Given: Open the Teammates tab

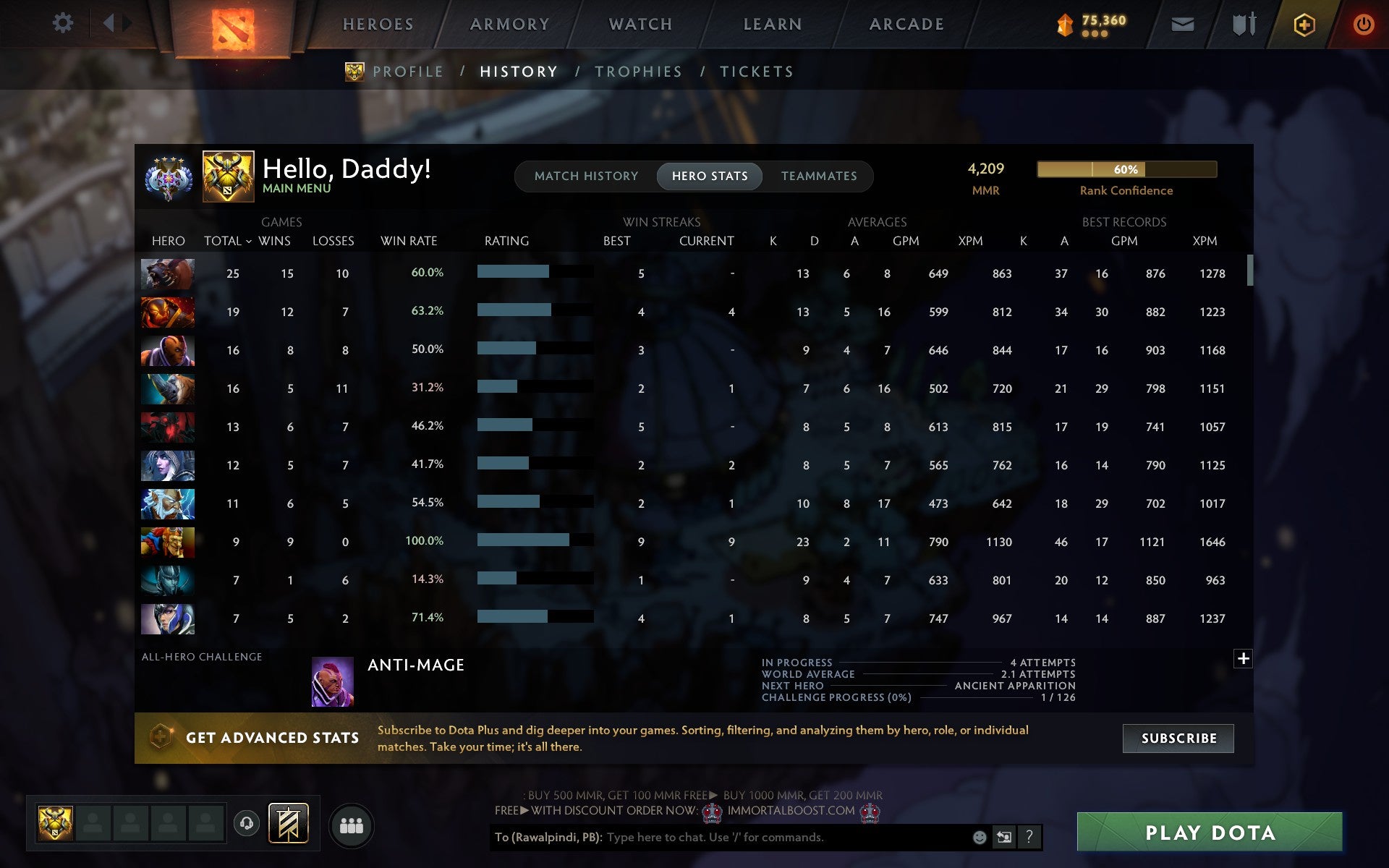Looking at the screenshot, I should [x=819, y=176].
